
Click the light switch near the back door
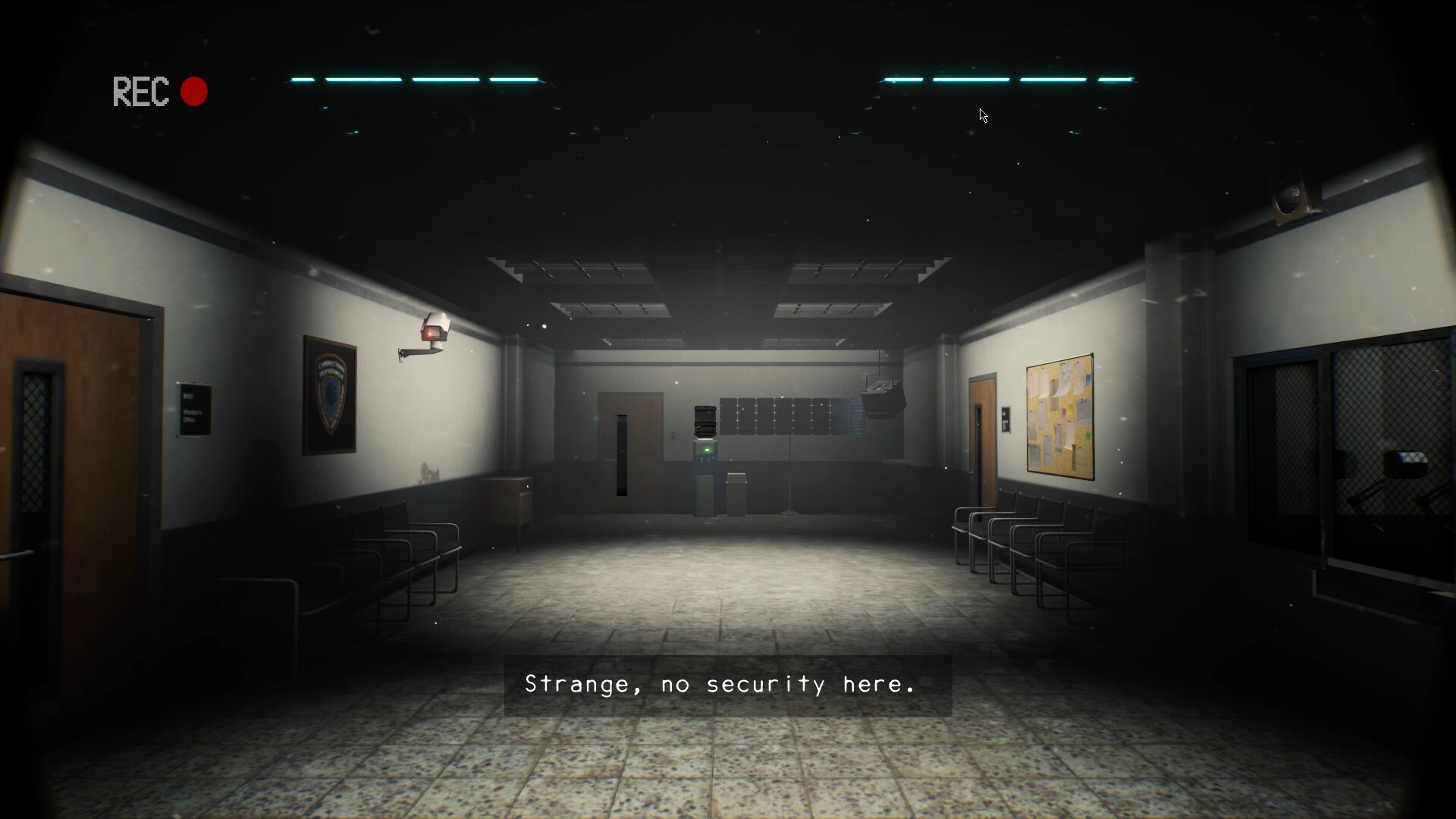tap(673, 434)
